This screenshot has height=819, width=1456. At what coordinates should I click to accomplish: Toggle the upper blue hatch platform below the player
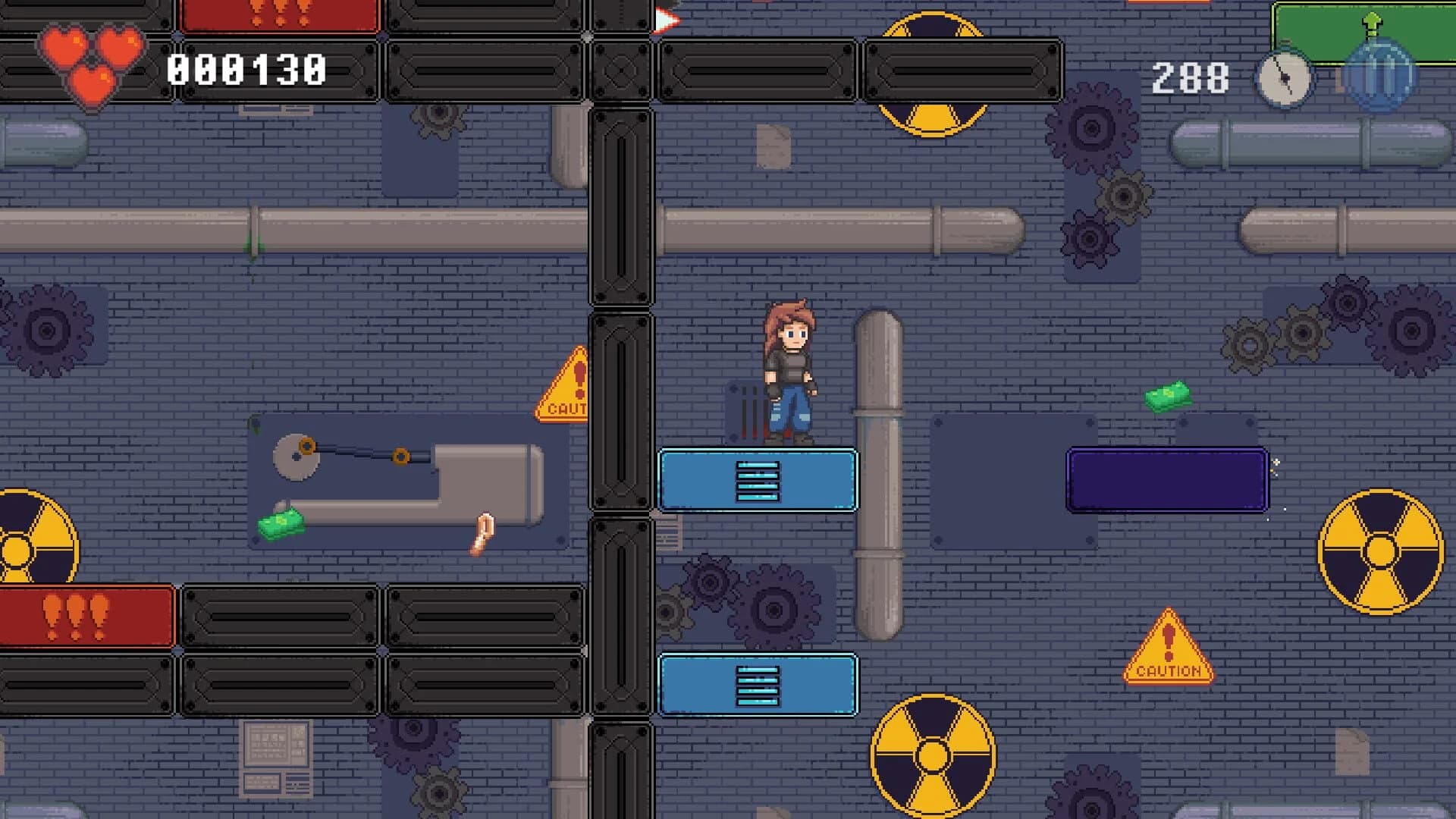coord(757,480)
